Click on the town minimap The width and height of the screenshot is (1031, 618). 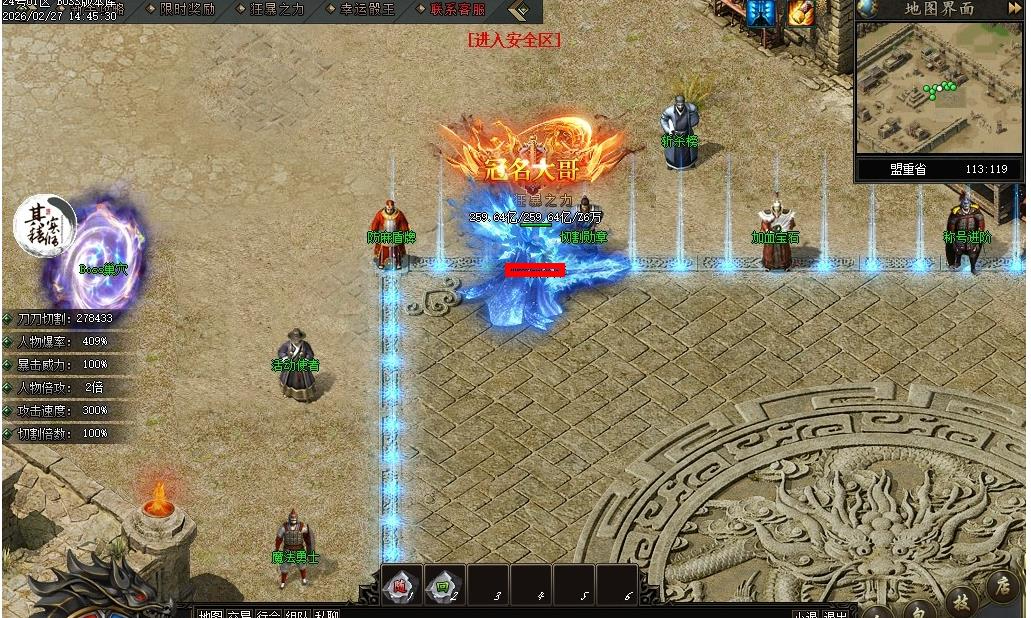[939, 88]
